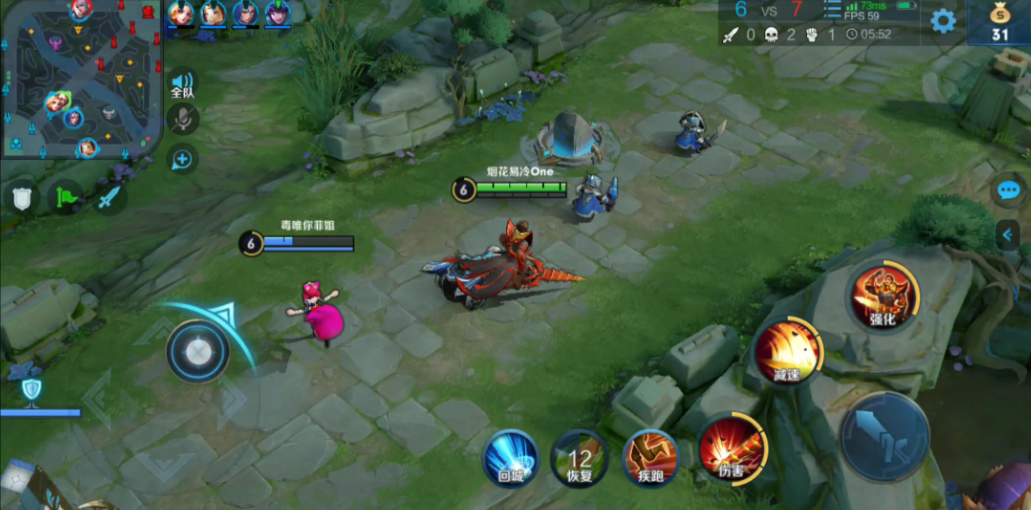1031x510 pixels.
Task: Toggle the muted microphone button
Action: [x=182, y=119]
